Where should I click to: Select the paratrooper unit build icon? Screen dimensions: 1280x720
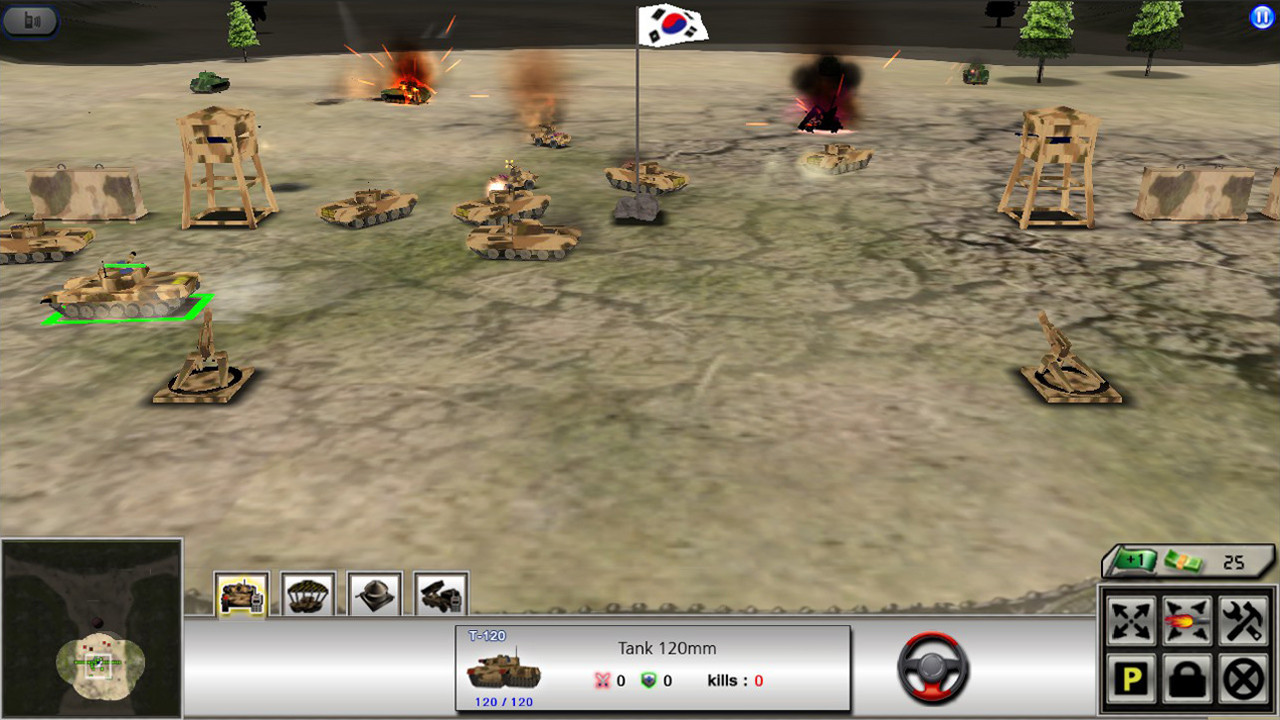click(307, 595)
